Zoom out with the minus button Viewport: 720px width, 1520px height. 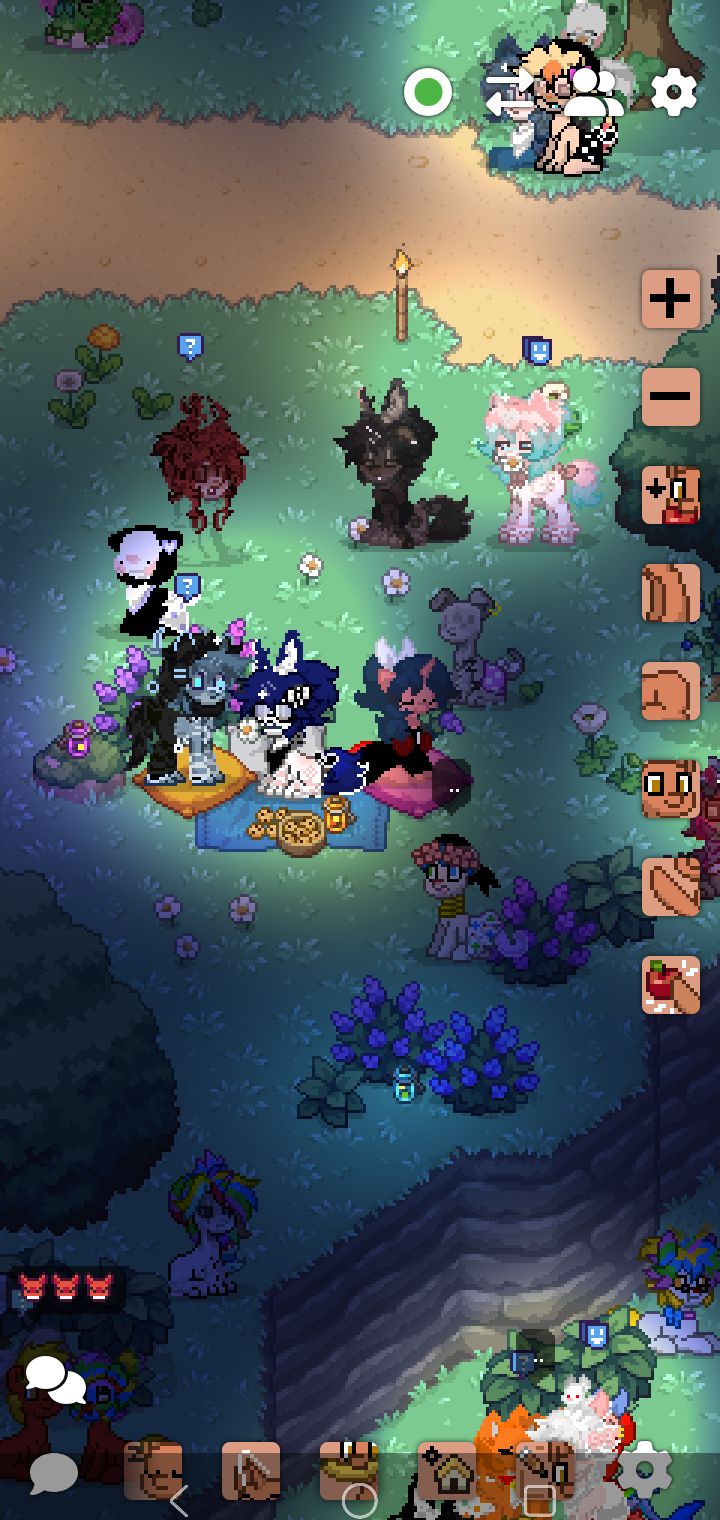pyautogui.click(x=671, y=396)
